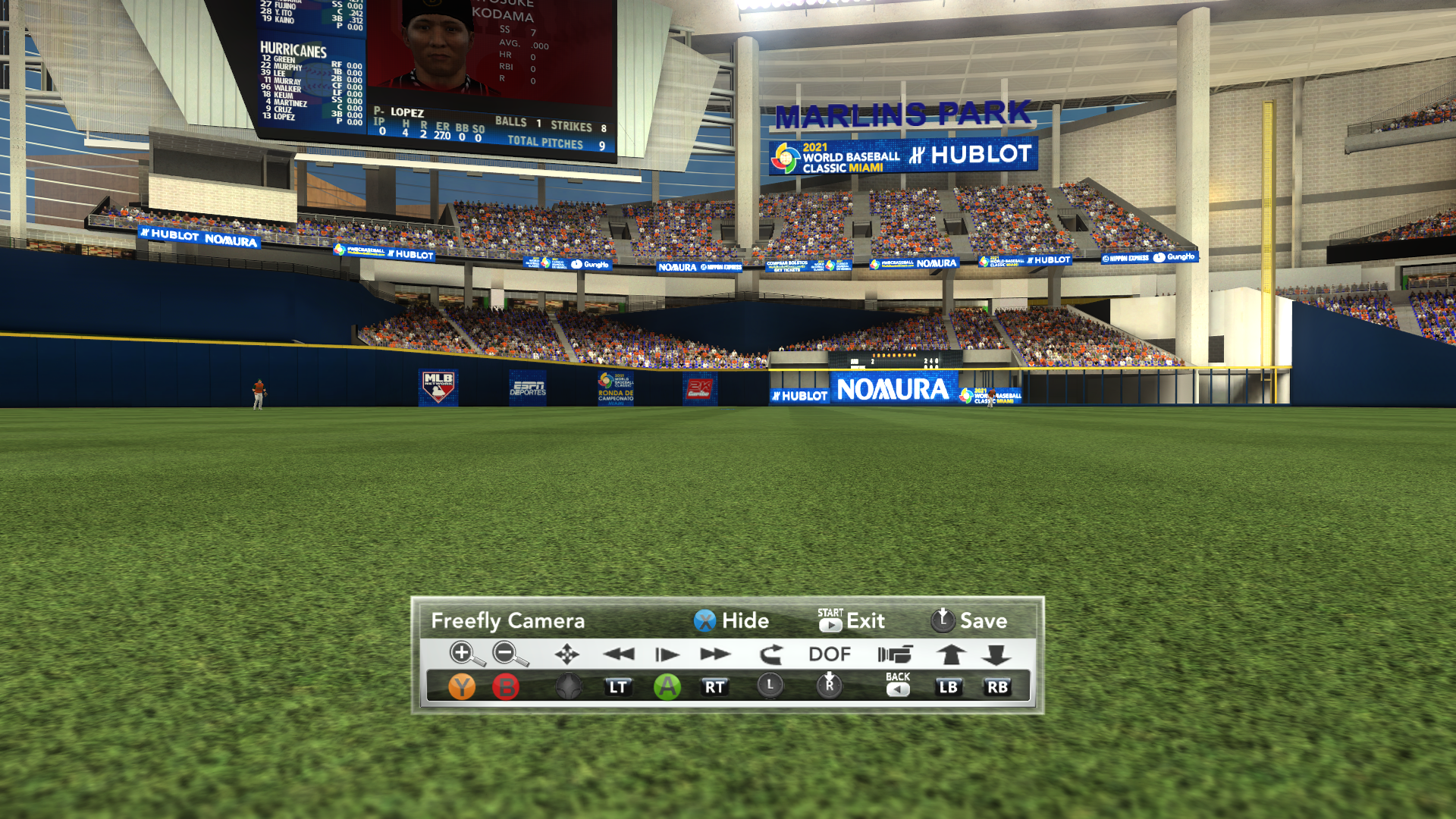Rewind the replay with double-left arrows
Screen dimensions: 1456x819
click(618, 654)
